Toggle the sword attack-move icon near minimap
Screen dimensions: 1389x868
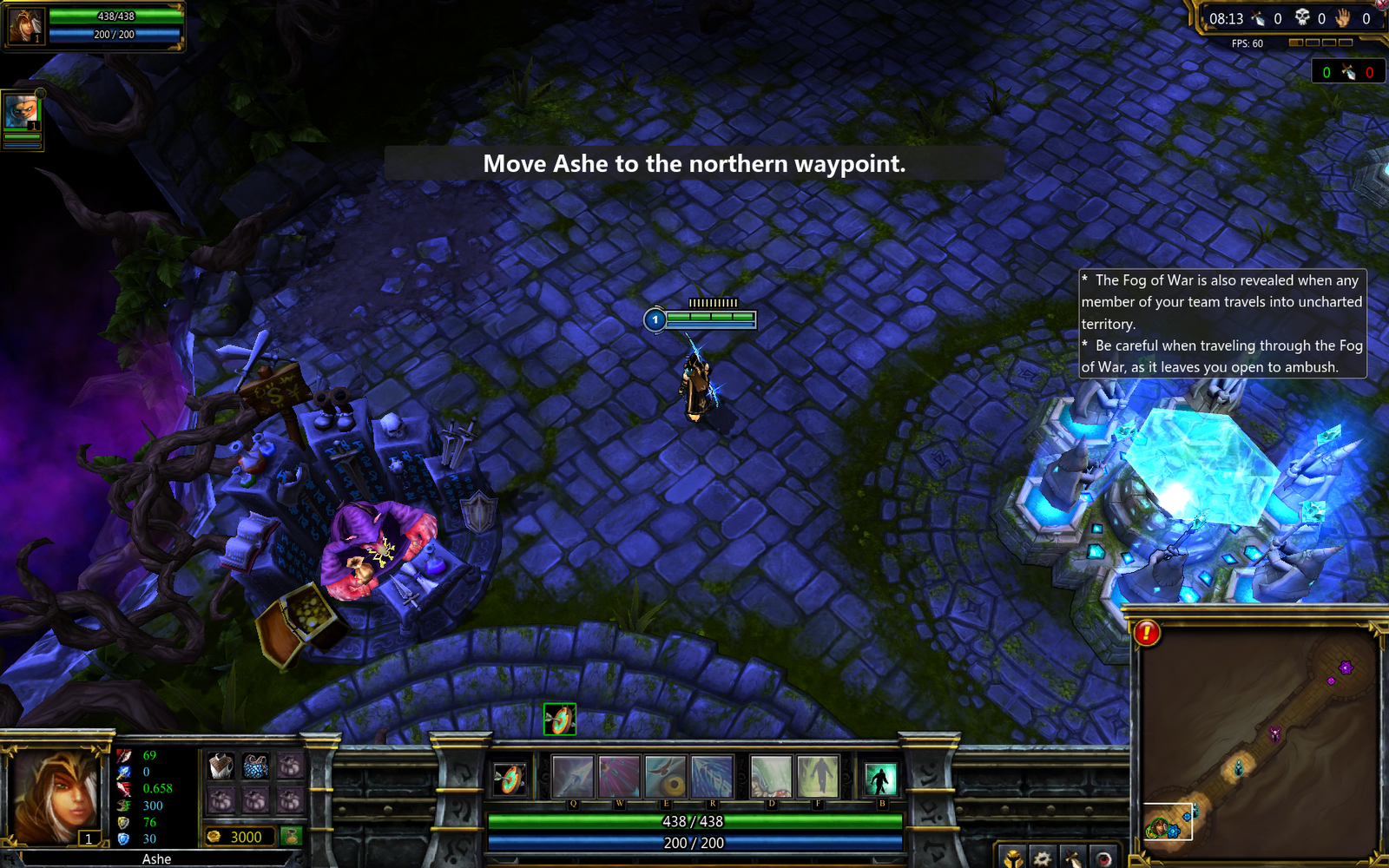coord(1073,859)
